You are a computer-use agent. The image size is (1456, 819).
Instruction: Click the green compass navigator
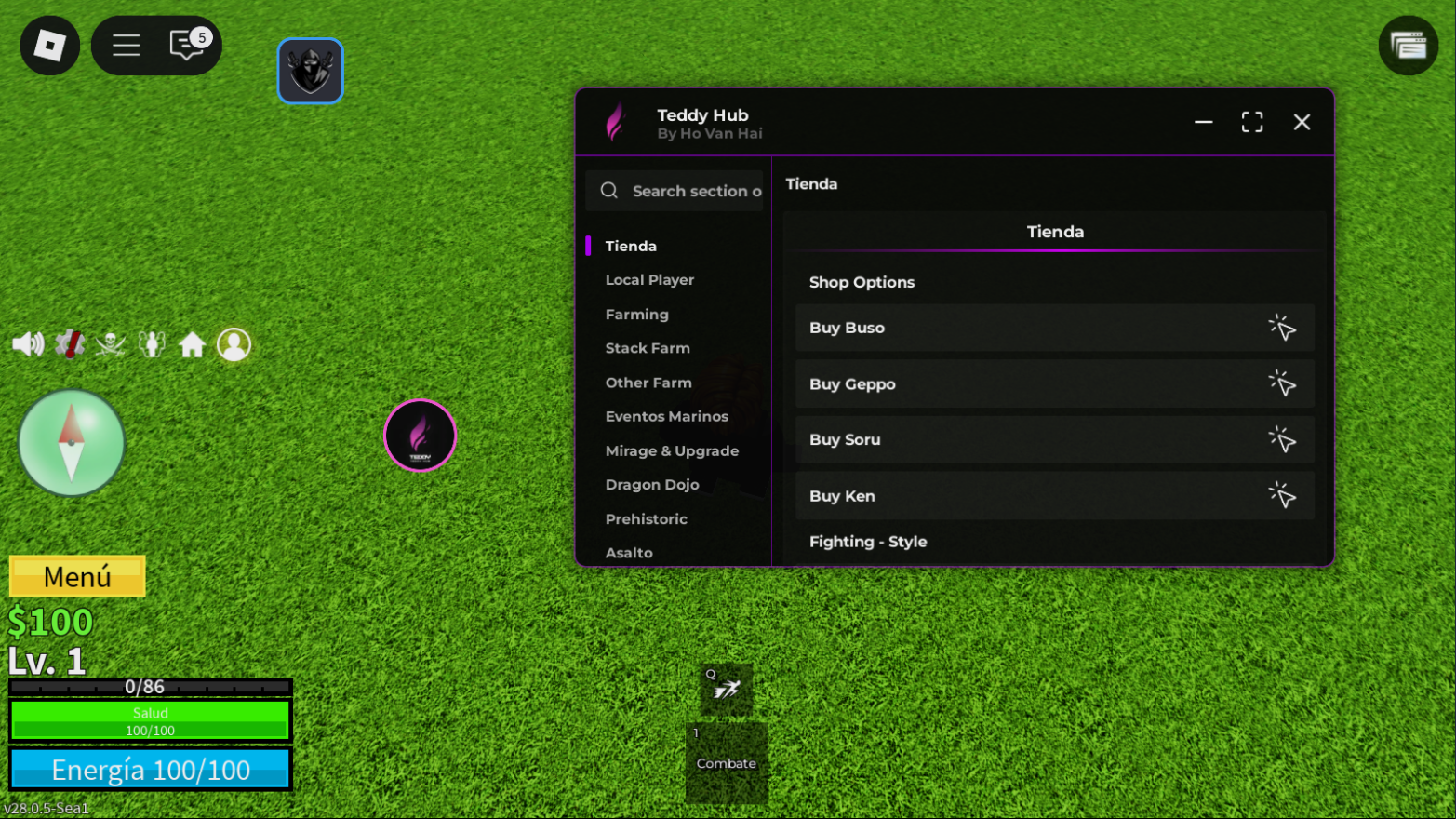72,441
